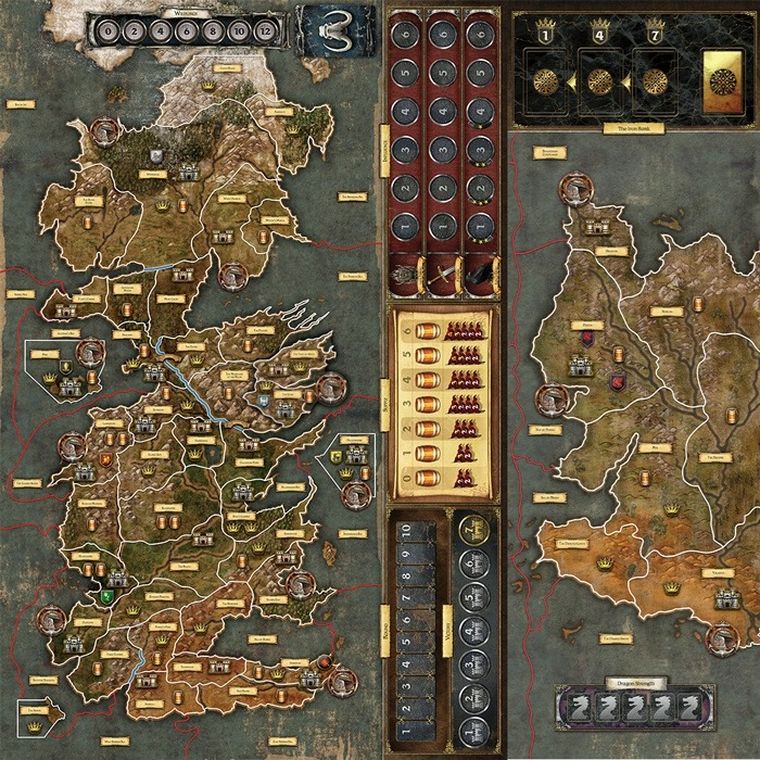The height and width of the screenshot is (760, 760).
Task: Select the 6-barrel row on the Supply track
Action: (447, 330)
